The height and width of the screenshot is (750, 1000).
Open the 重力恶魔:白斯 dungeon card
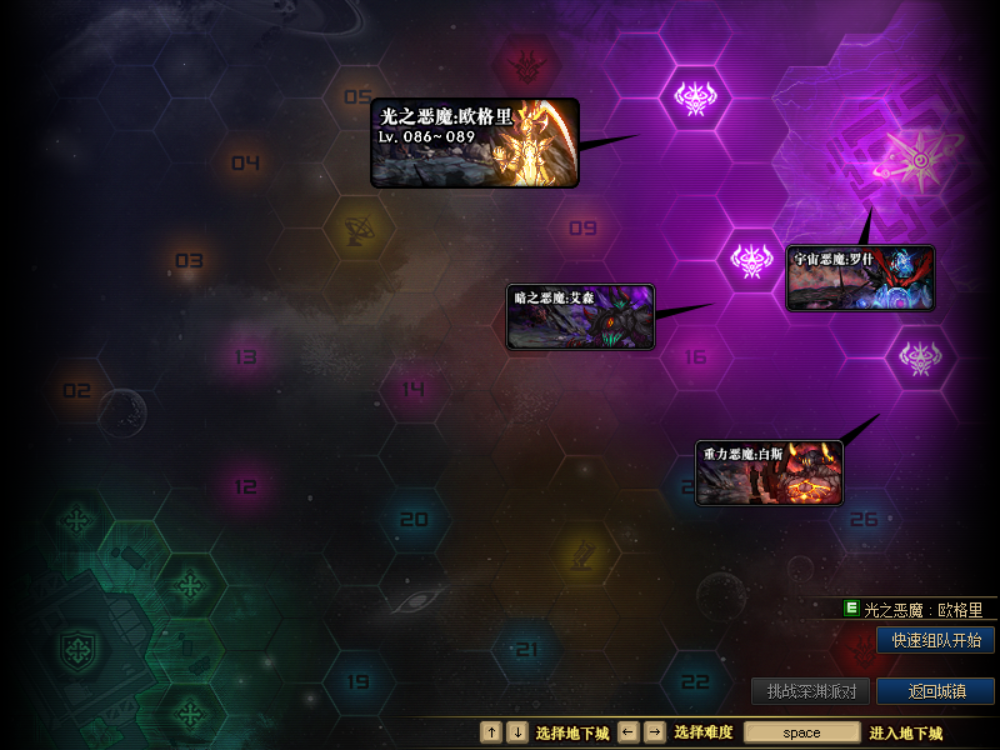(x=769, y=473)
